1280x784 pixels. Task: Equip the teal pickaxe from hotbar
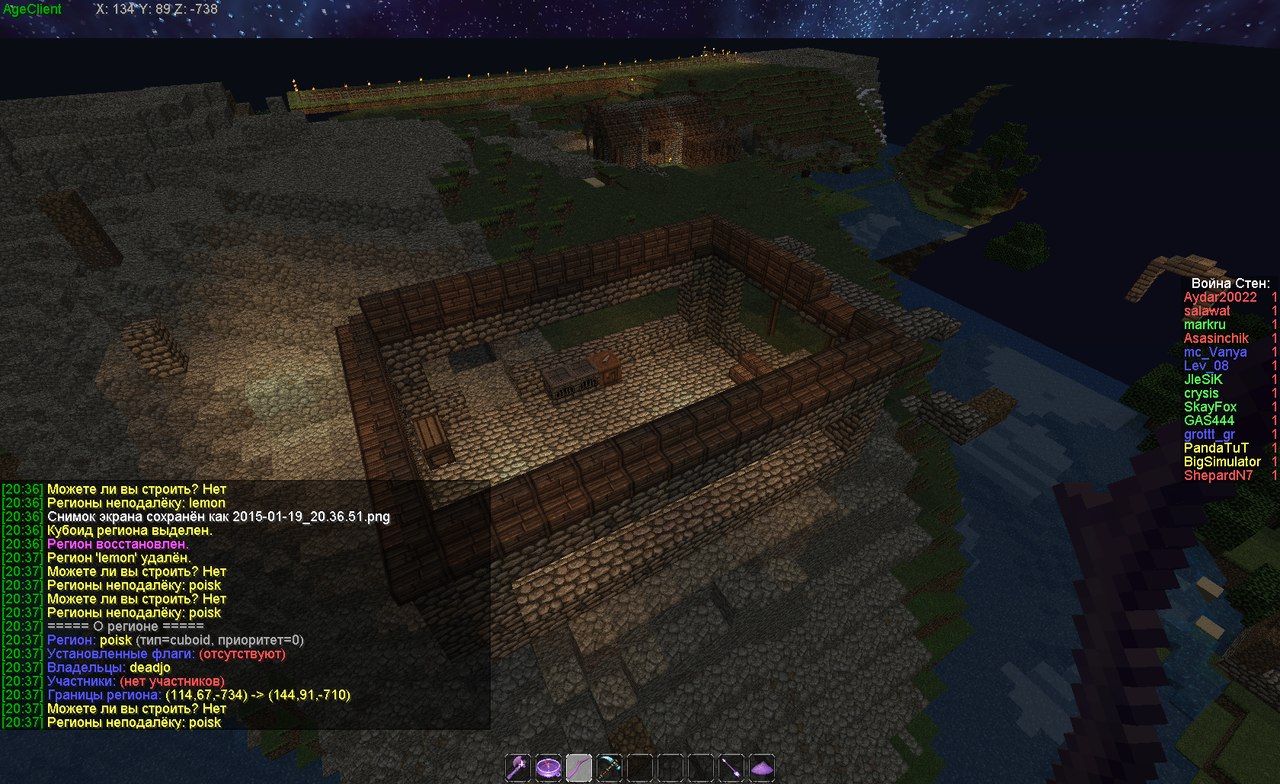coord(610,767)
